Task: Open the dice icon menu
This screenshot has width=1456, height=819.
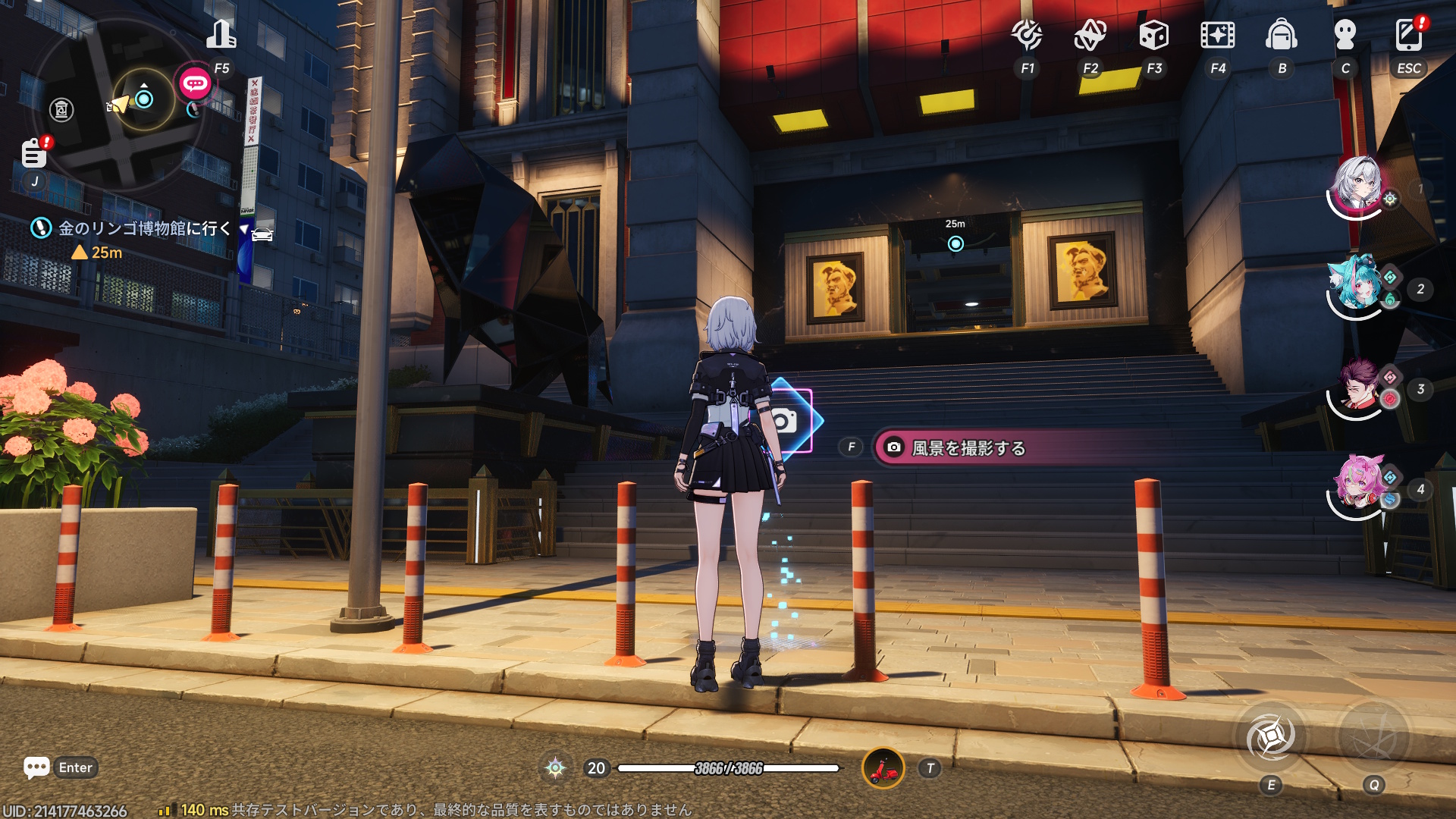Action: click(x=1153, y=35)
